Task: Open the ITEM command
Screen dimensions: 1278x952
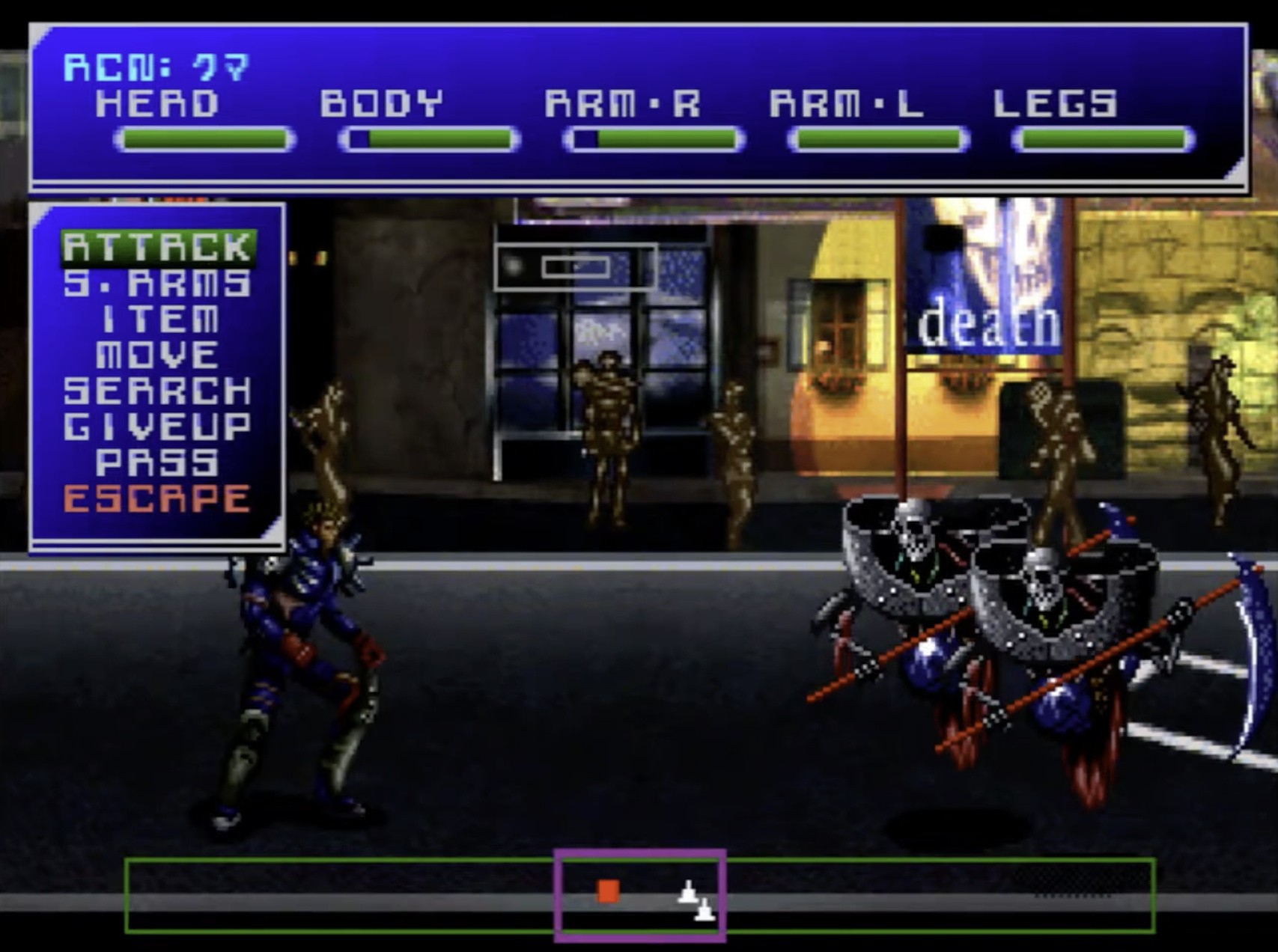Action: pyautogui.click(x=158, y=320)
